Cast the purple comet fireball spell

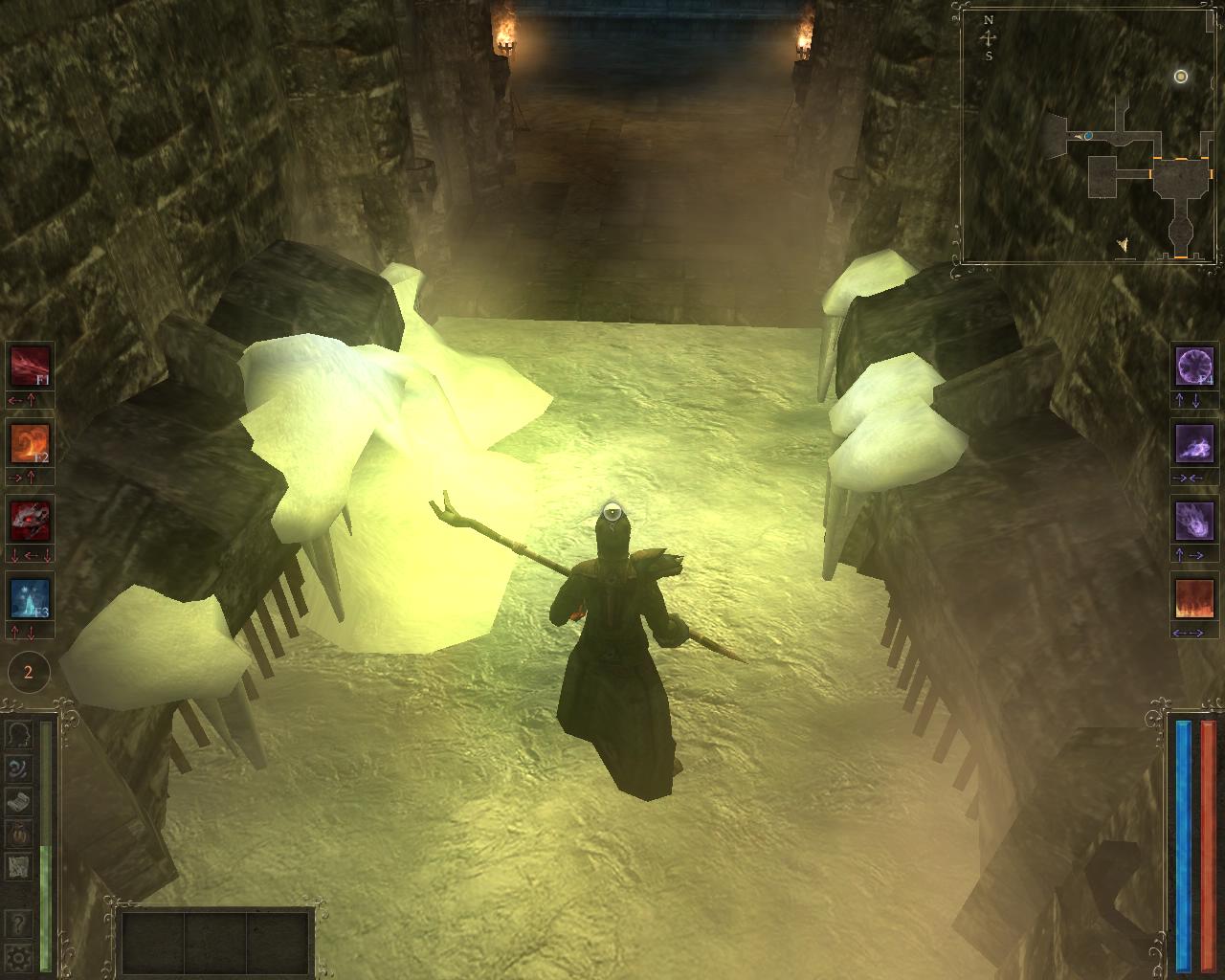point(1194,521)
